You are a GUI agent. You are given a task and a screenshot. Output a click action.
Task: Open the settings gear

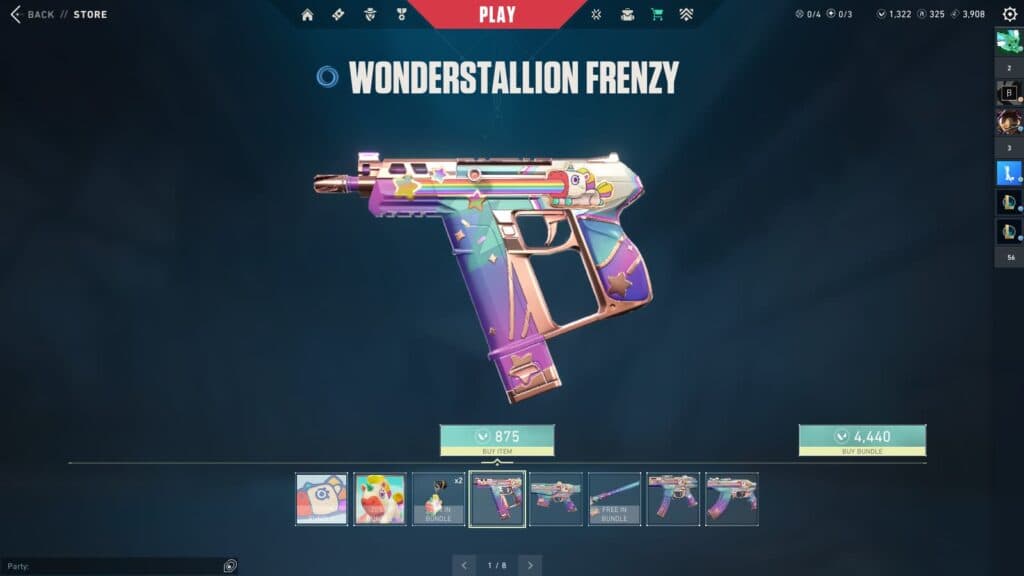click(x=1009, y=15)
